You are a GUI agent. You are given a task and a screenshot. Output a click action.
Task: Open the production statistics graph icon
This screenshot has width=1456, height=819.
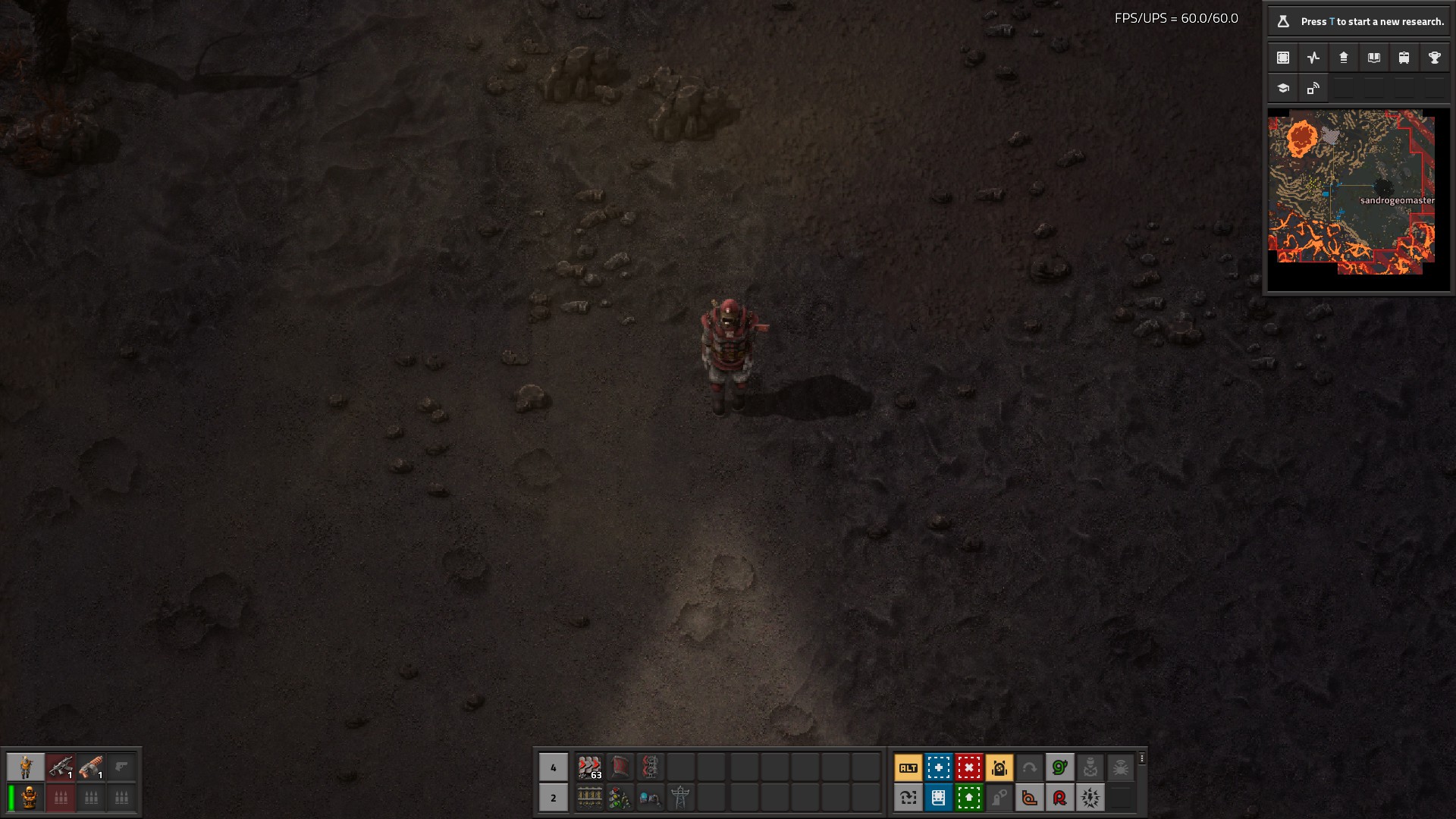coord(1313,58)
